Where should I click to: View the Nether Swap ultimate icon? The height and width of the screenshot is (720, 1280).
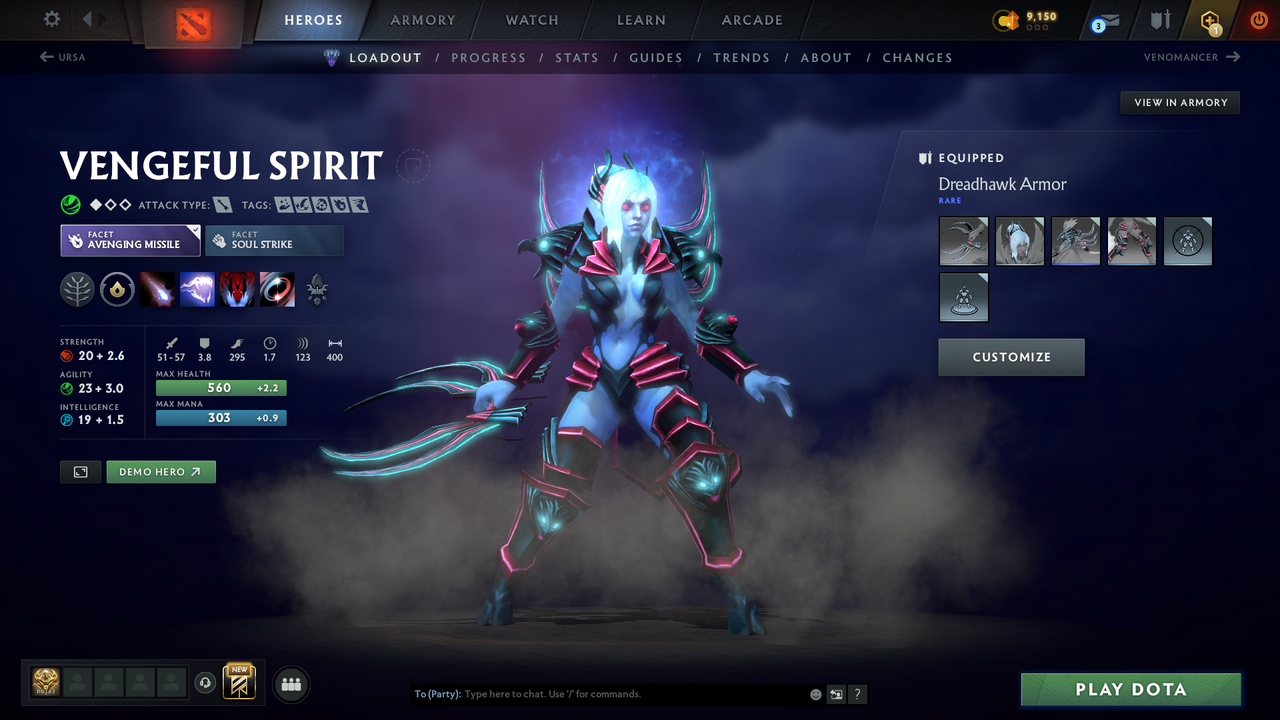[x=277, y=290]
